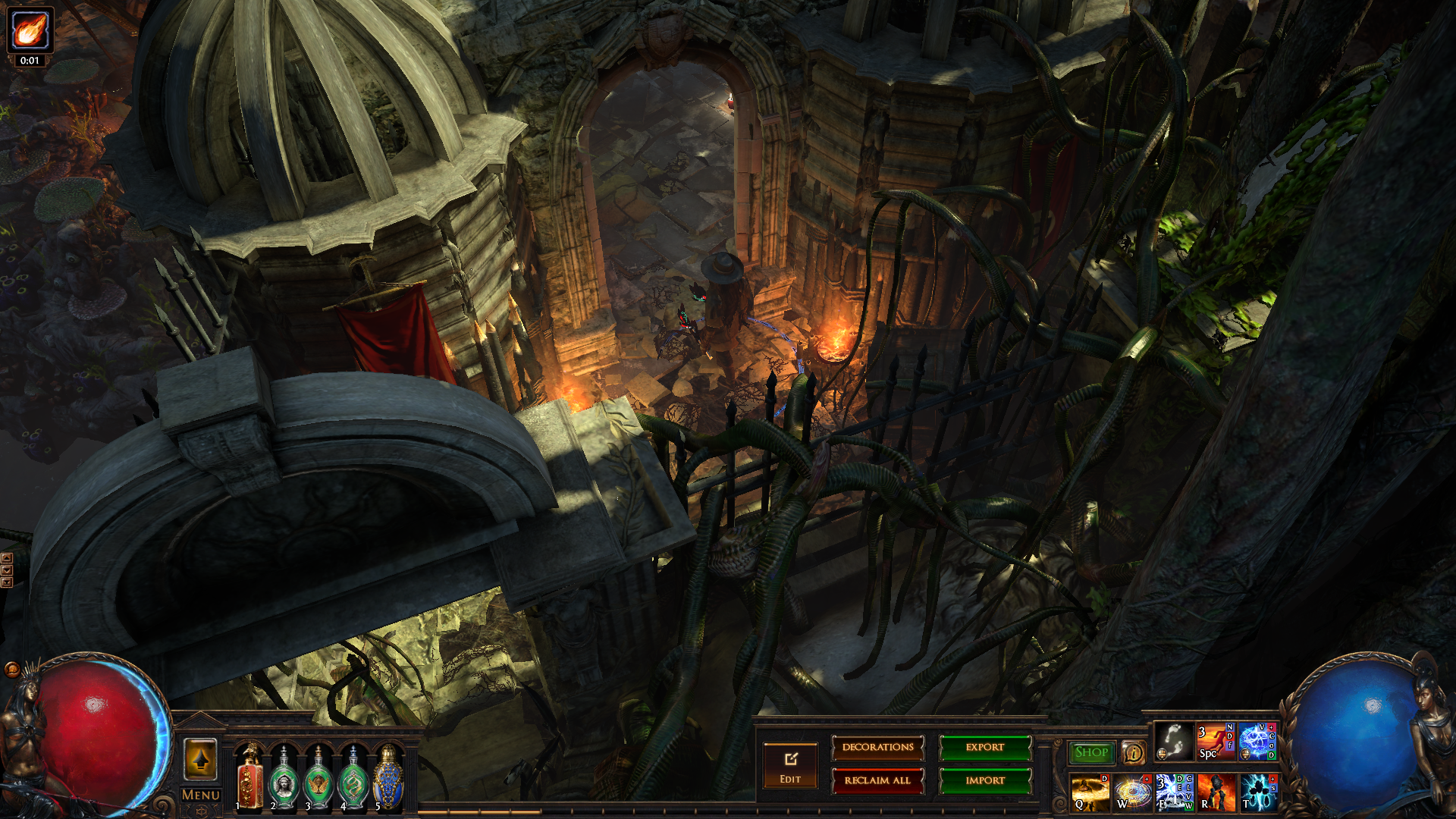The height and width of the screenshot is (819, 1456).
Task: Toggle hideout Edit mode
Action: (x=790, y=766)
